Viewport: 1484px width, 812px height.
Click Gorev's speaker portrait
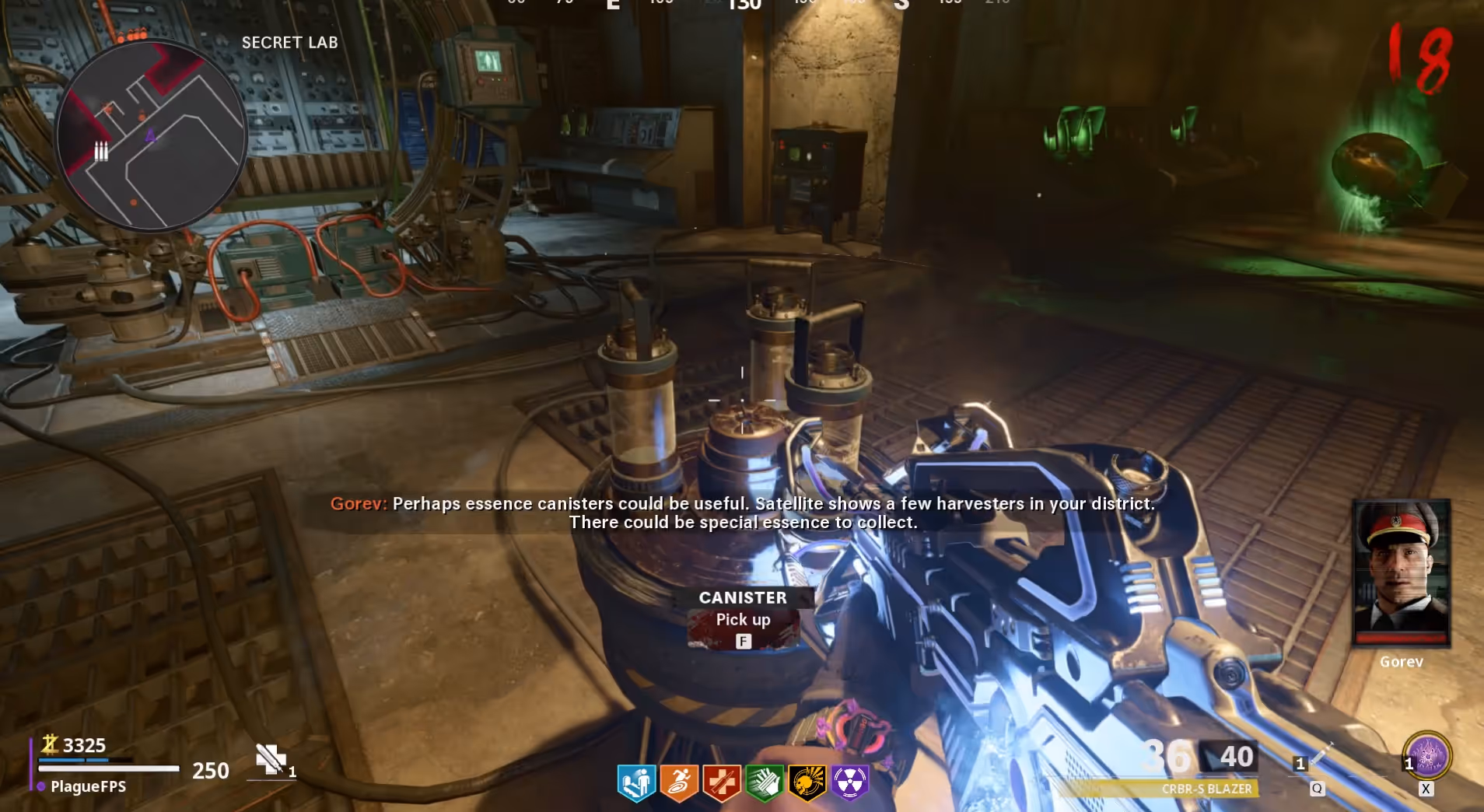1402,573
